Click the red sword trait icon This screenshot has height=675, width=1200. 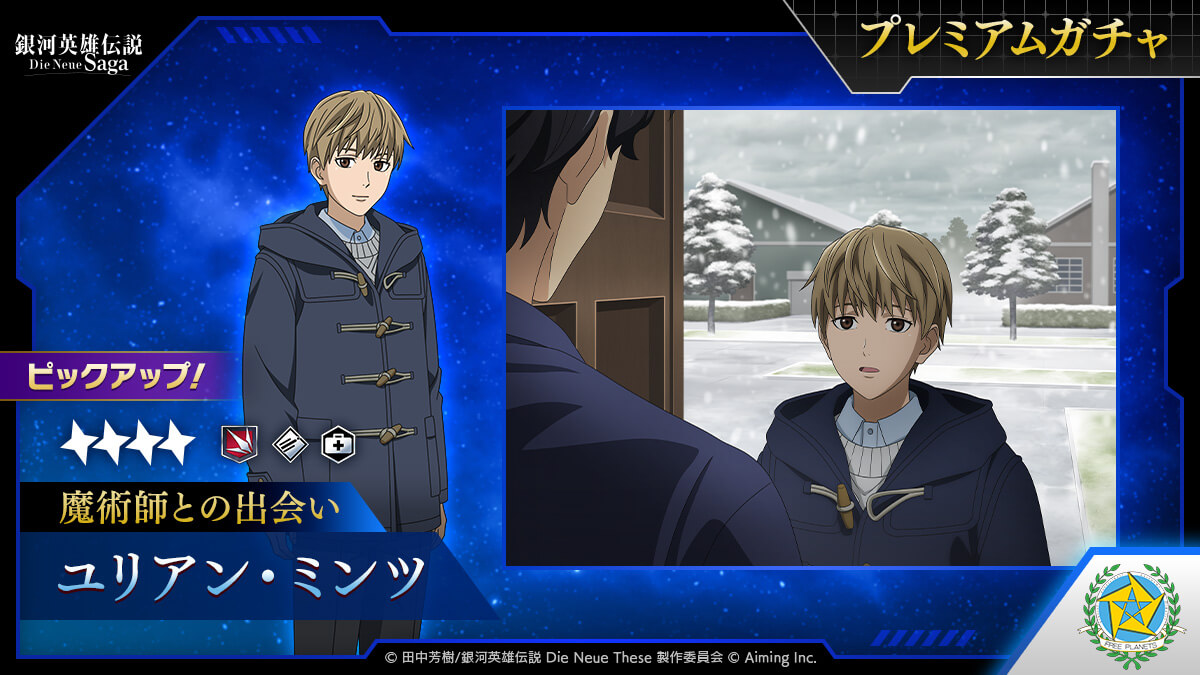(239, 442)
